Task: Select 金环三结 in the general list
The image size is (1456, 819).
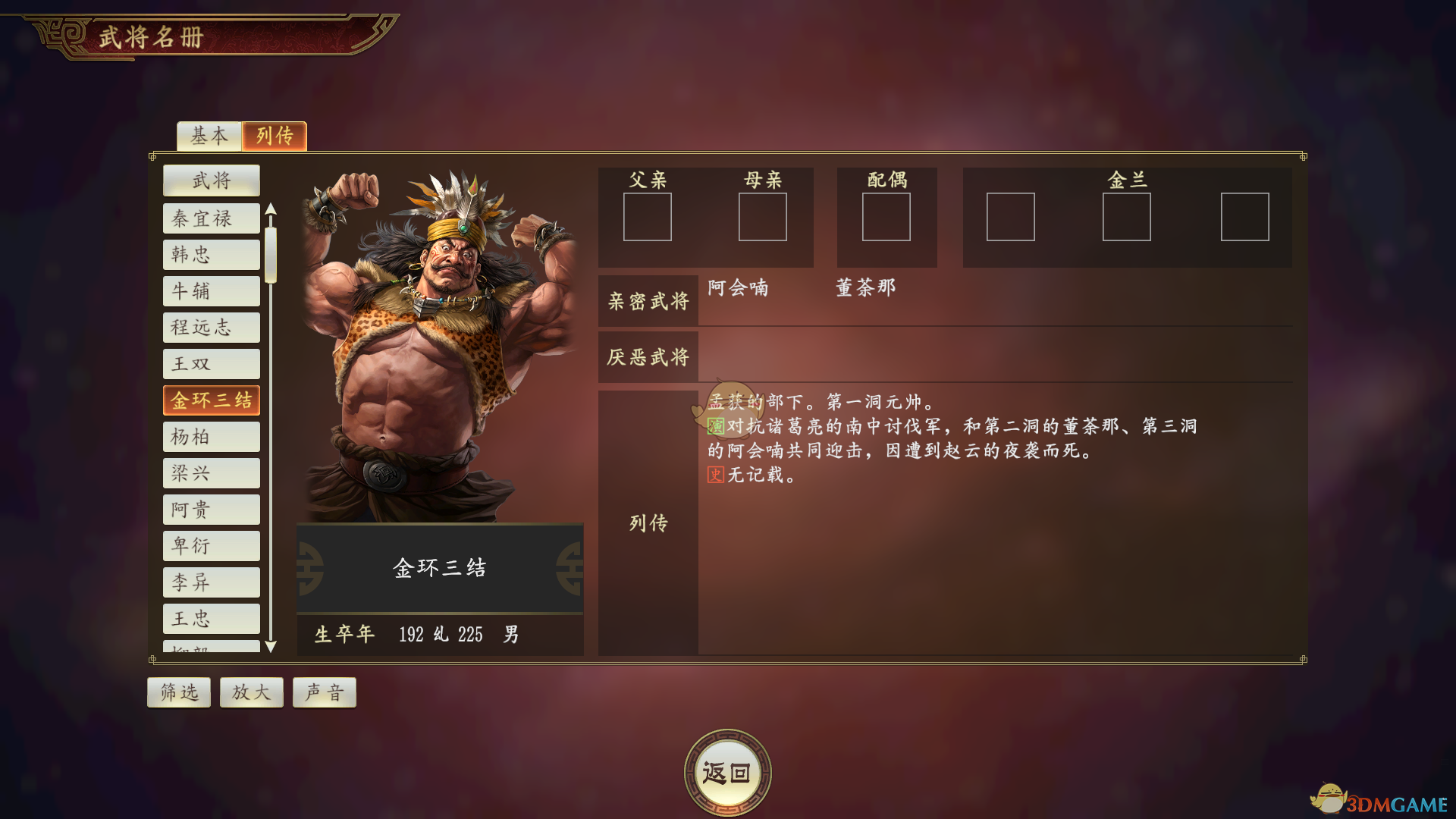Action: pyautogui.click(x=212, y=400)
